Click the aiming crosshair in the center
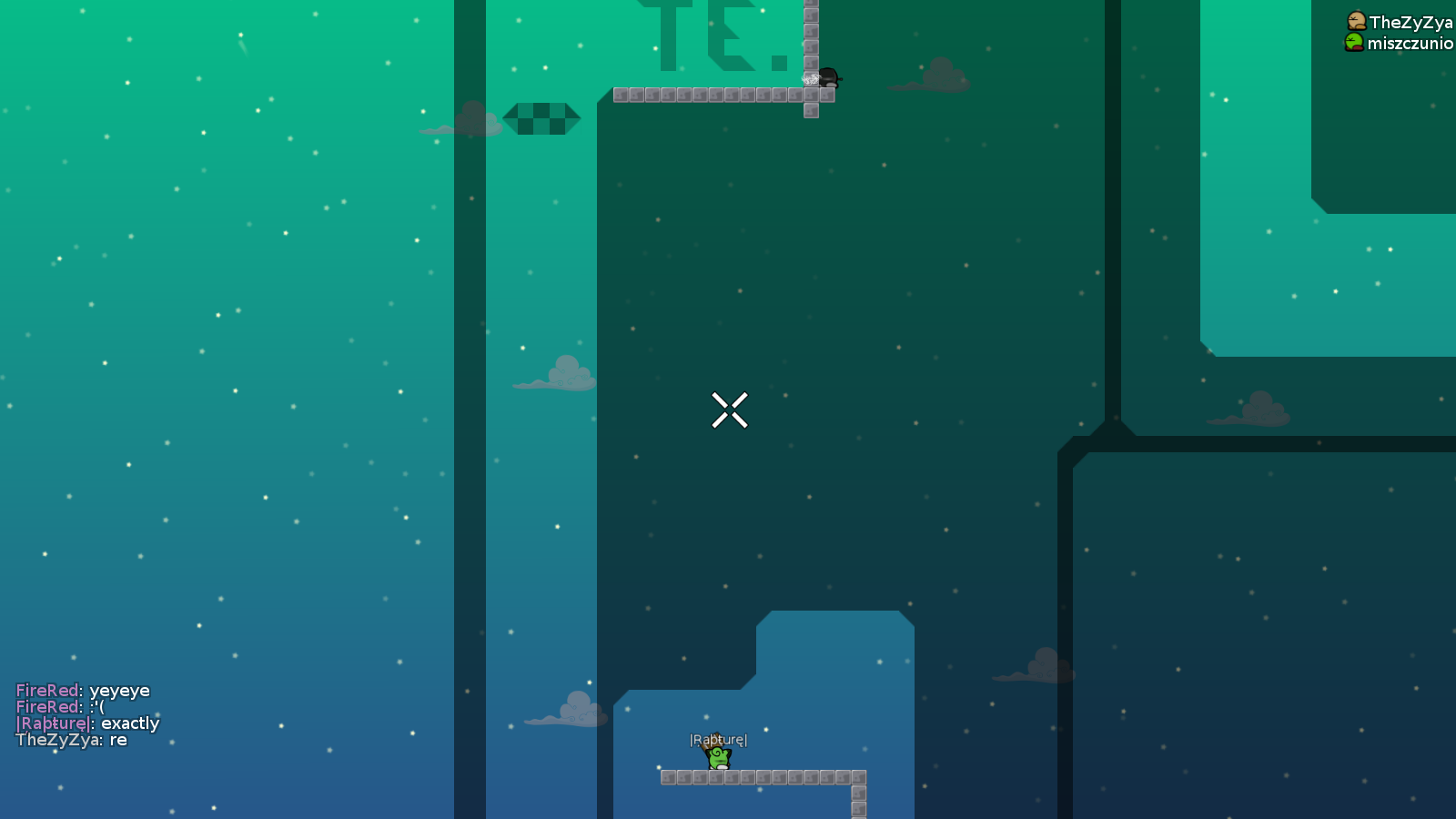The height and width of the screenshot is (819, 1456). (x=730, y=411)
